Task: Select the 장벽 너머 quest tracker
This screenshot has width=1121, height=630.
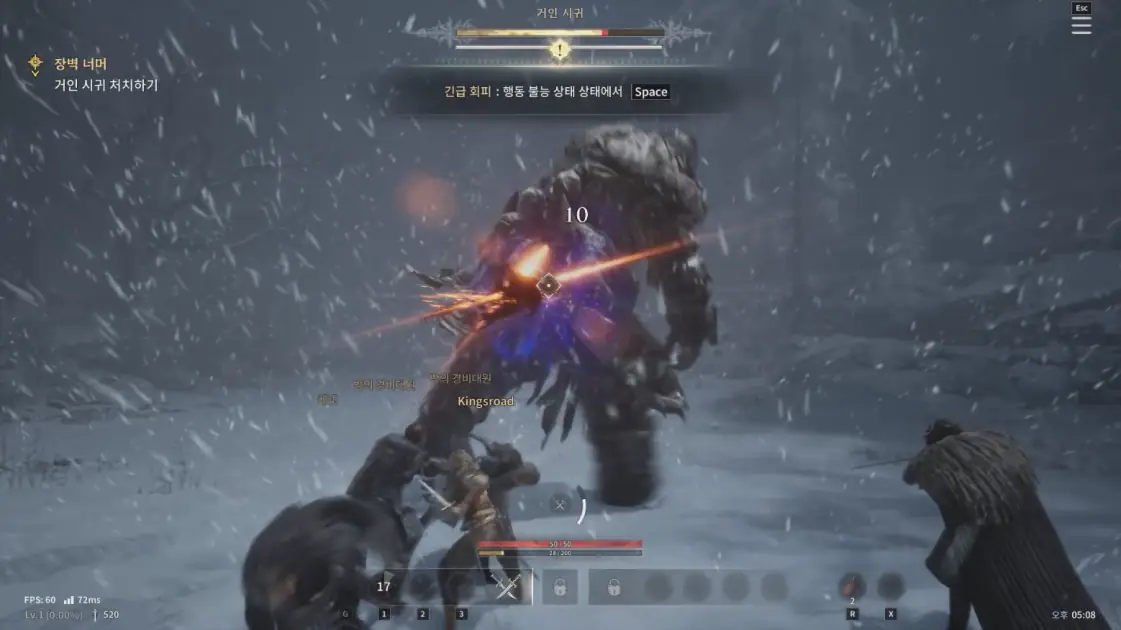Action: [x=80, y=64]
